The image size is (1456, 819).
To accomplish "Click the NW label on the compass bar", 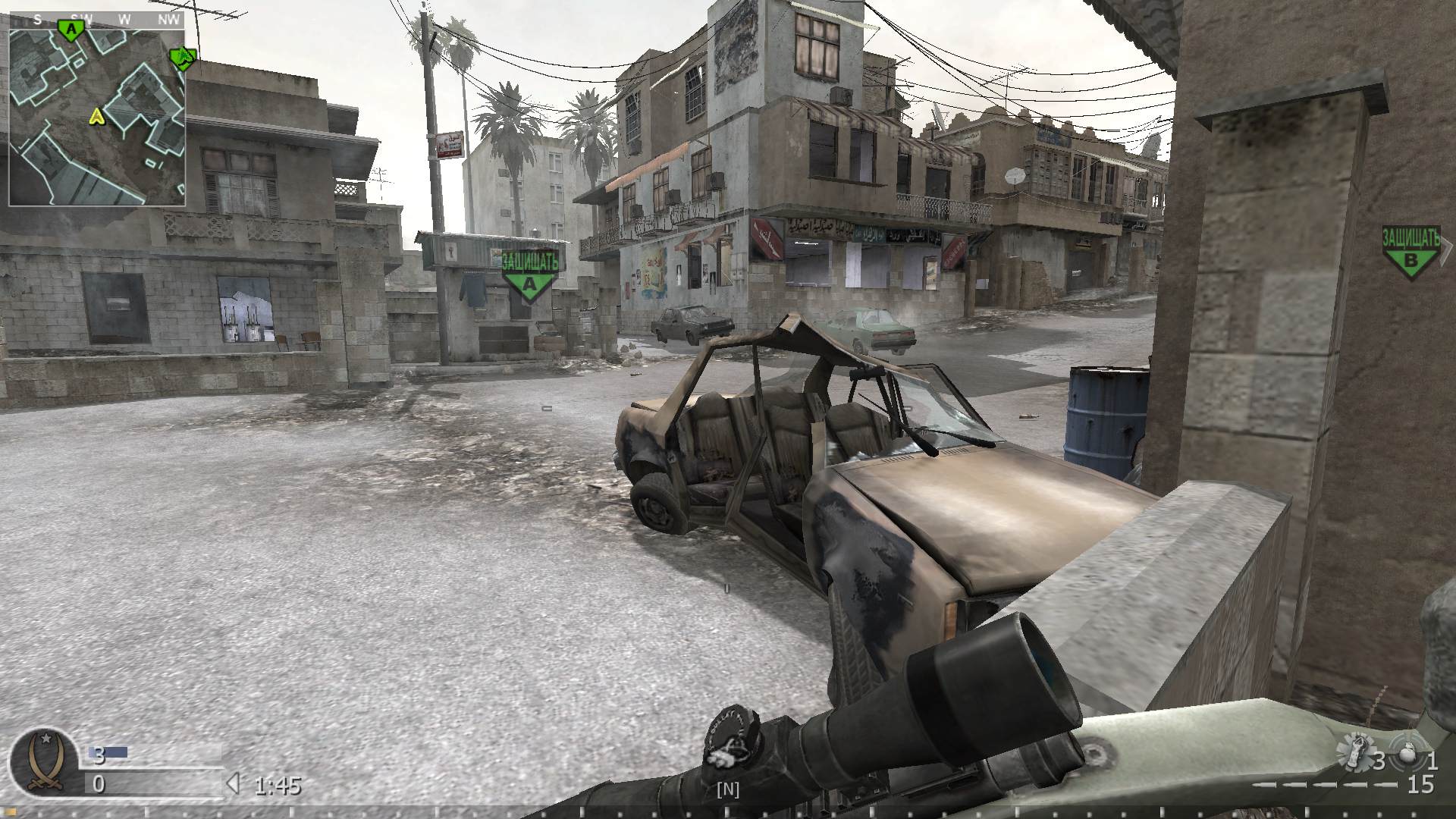I will pyautogui.click(x=170, y=20).
